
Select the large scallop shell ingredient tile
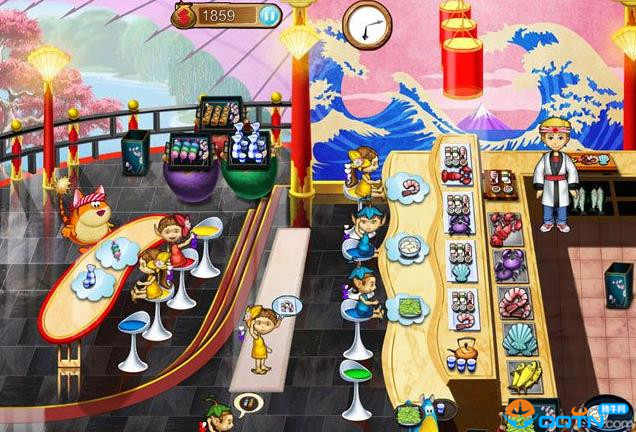(518, 340)
